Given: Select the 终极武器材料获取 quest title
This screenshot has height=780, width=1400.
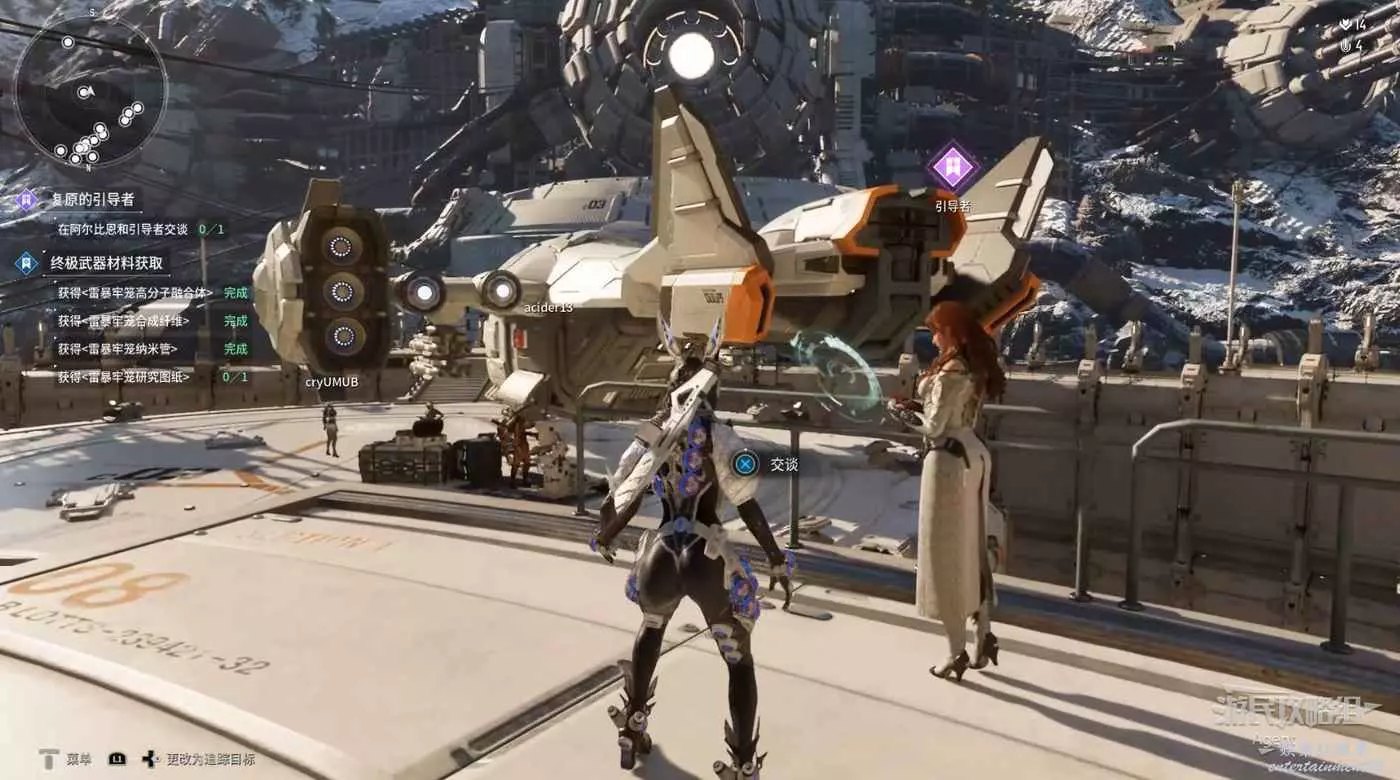Looking at the screenshot, I should 108,264.
